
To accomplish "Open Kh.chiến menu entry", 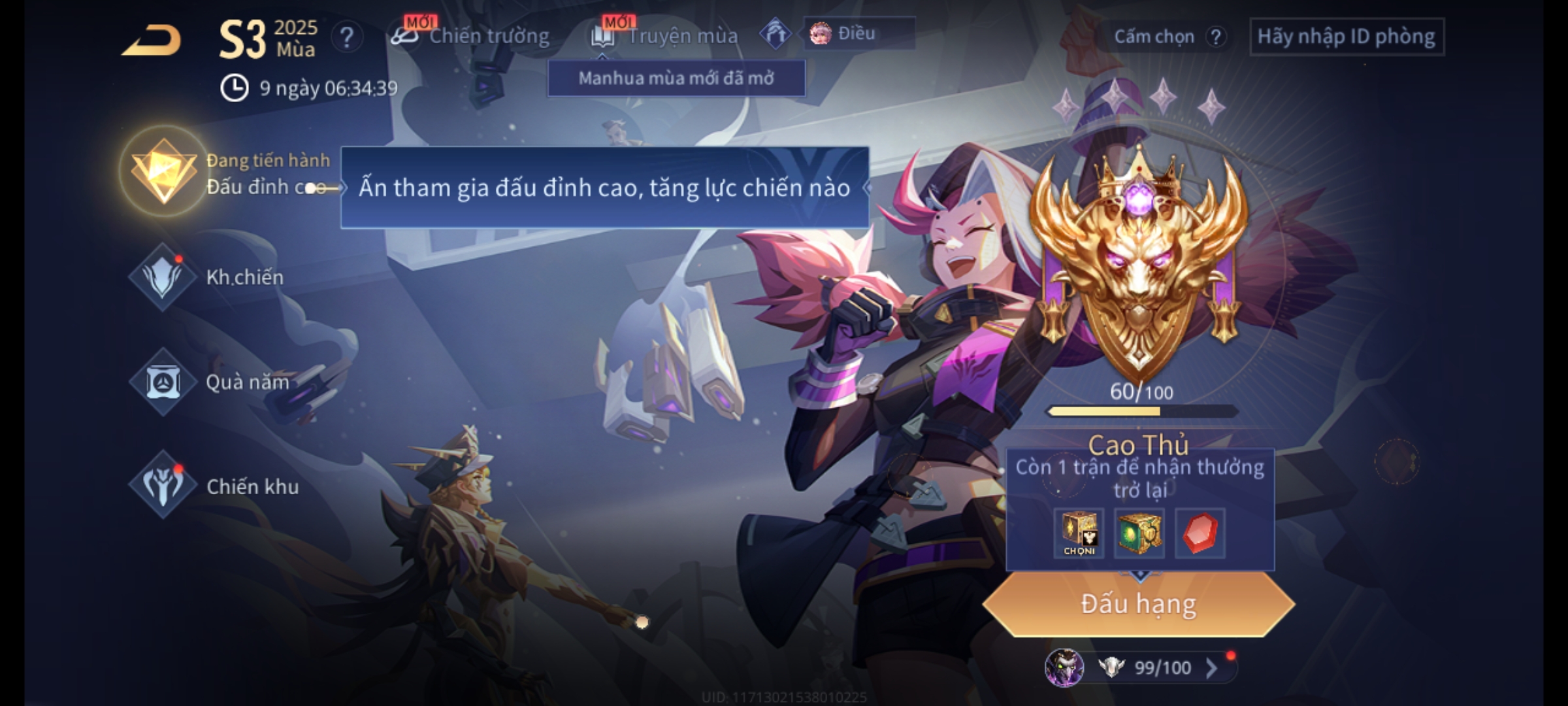I will [163, 277].
